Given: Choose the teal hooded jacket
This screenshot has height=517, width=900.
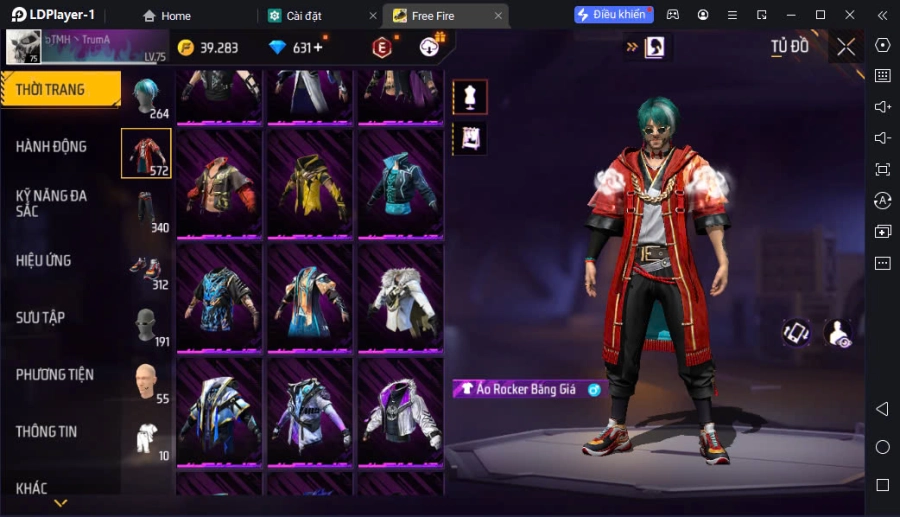Looking at the screenshot, I should pyautogui.click(x=400, y=186).
